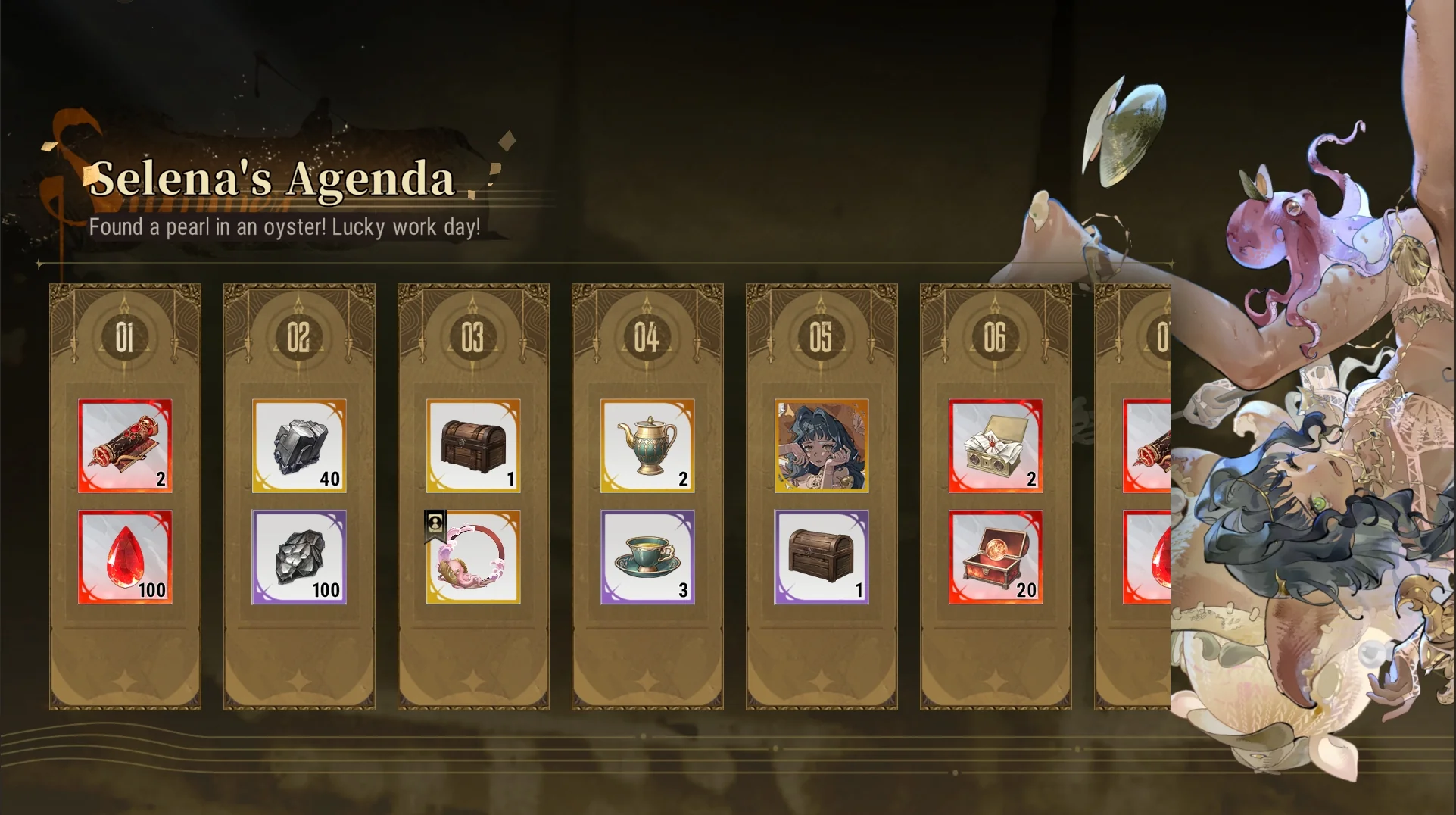Select the 40 metal ore reward on Day 02
1456x815 pixels.
pyautogui.click(x=298, y=447)
